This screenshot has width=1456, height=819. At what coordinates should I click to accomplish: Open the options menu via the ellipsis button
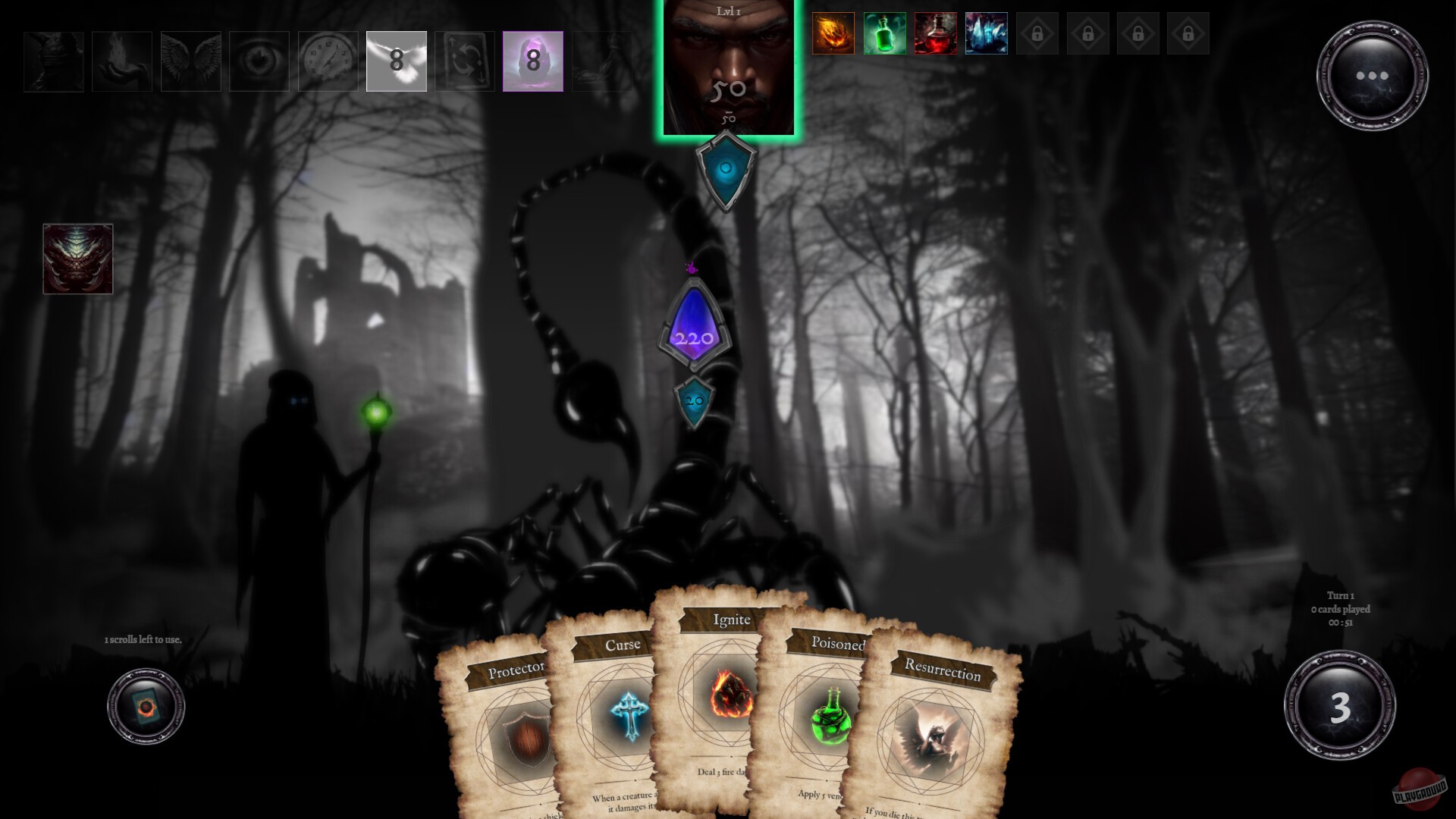pos(1373,76)
